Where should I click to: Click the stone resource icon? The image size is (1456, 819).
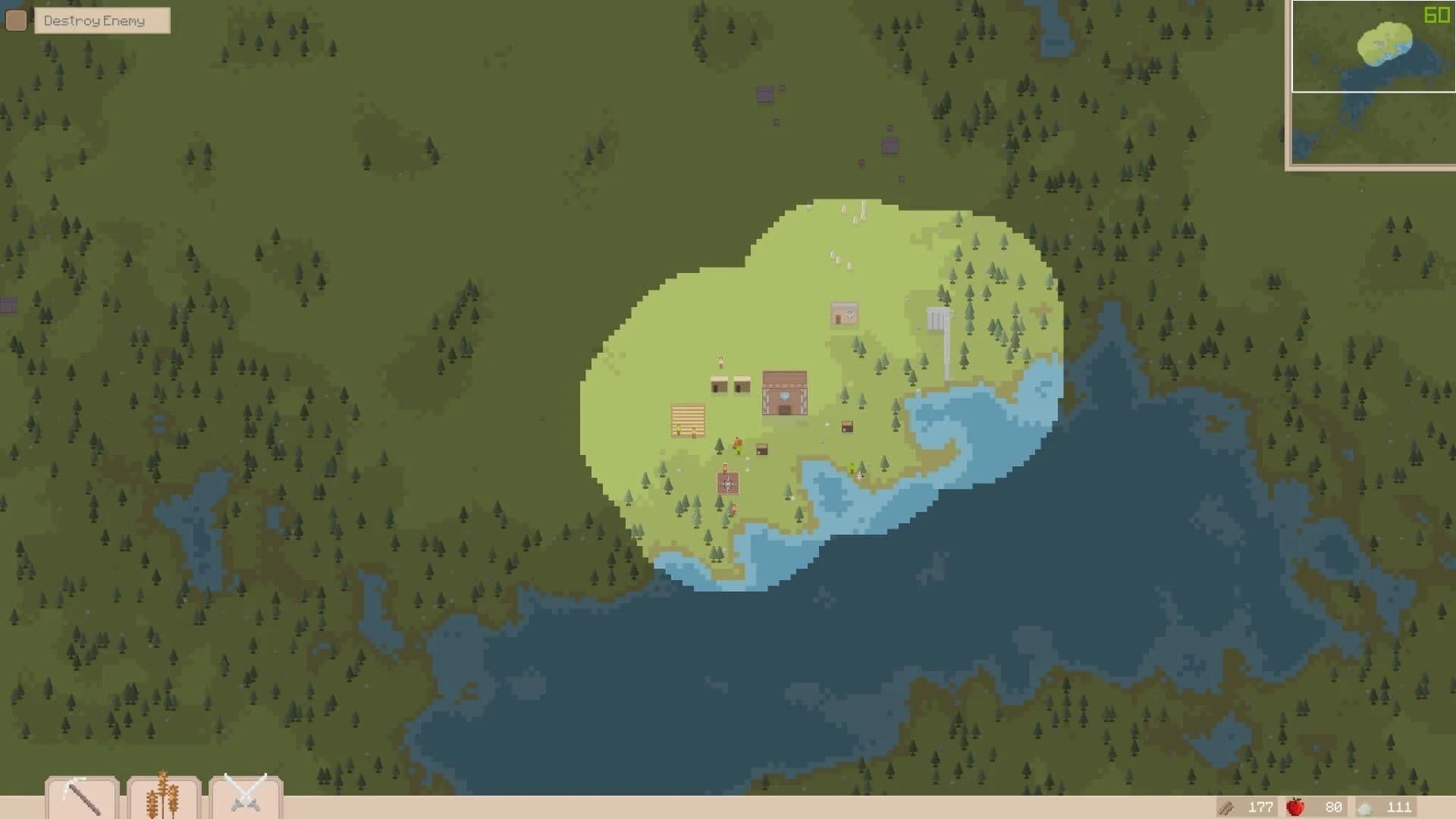pyautogui.click(x=1363, y=808)
